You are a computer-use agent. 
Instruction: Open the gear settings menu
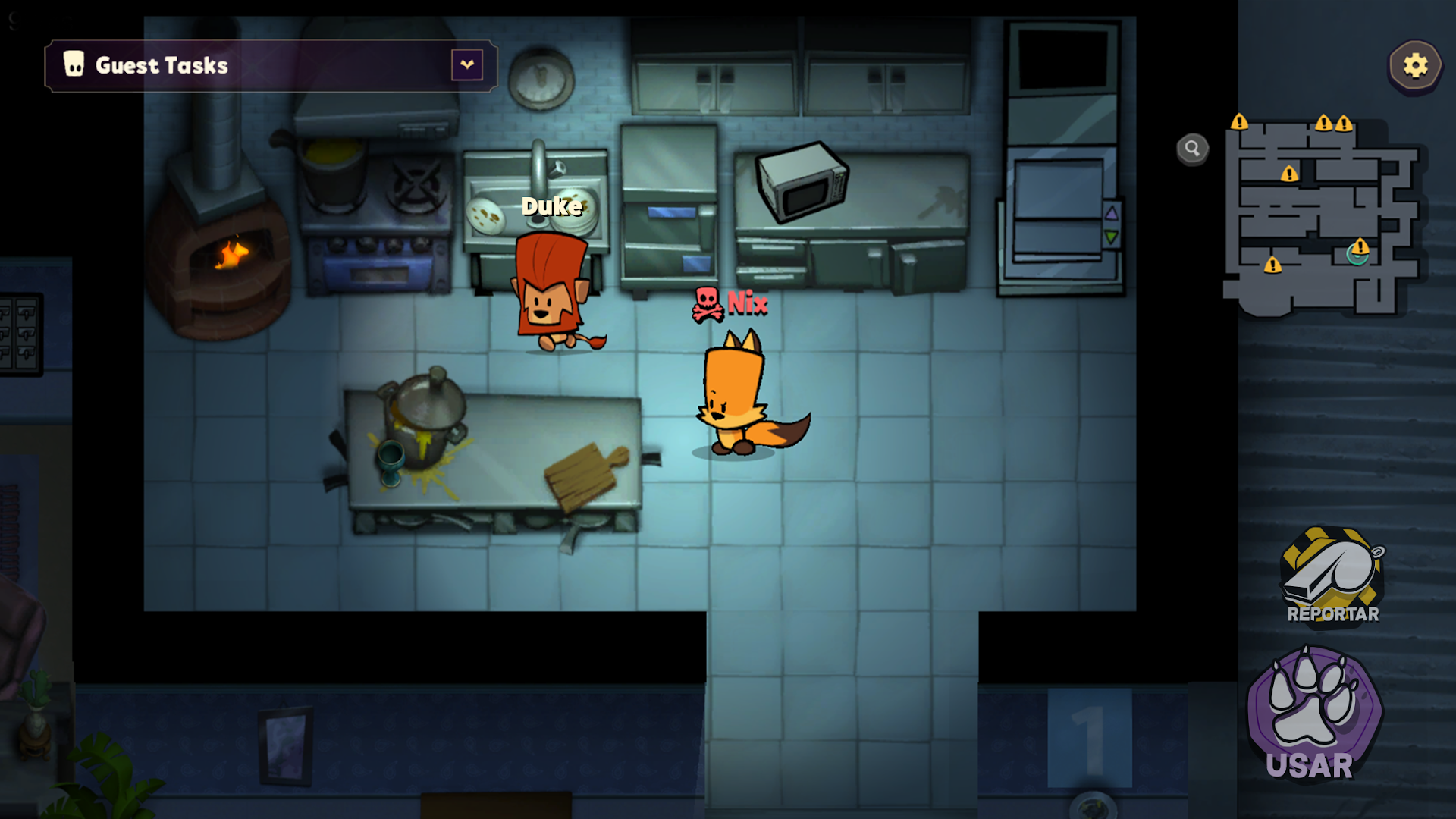(x=1415, y=66)
